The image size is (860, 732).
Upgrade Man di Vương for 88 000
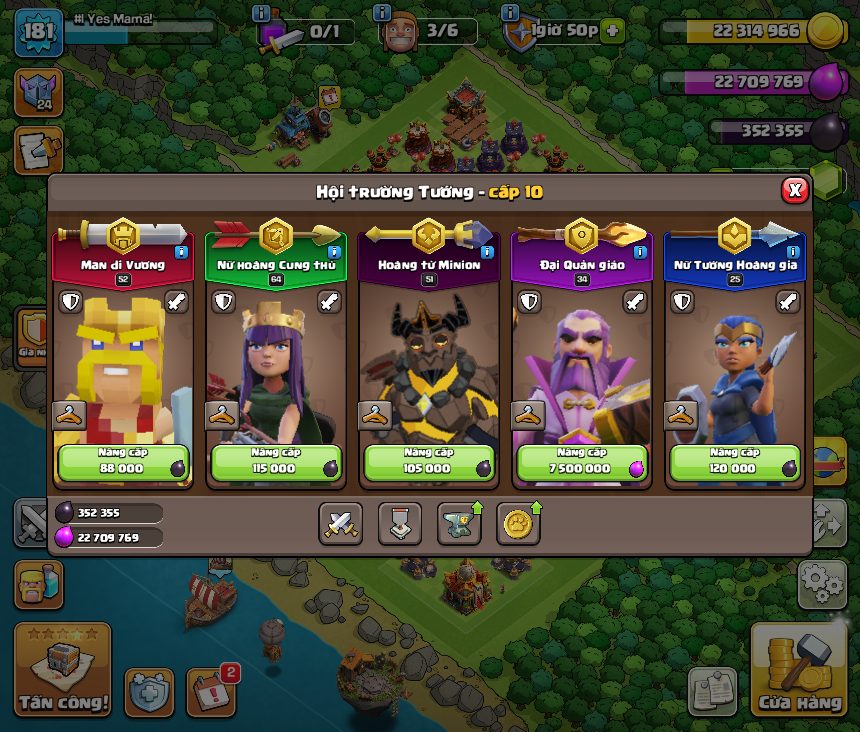pos(123,462)
